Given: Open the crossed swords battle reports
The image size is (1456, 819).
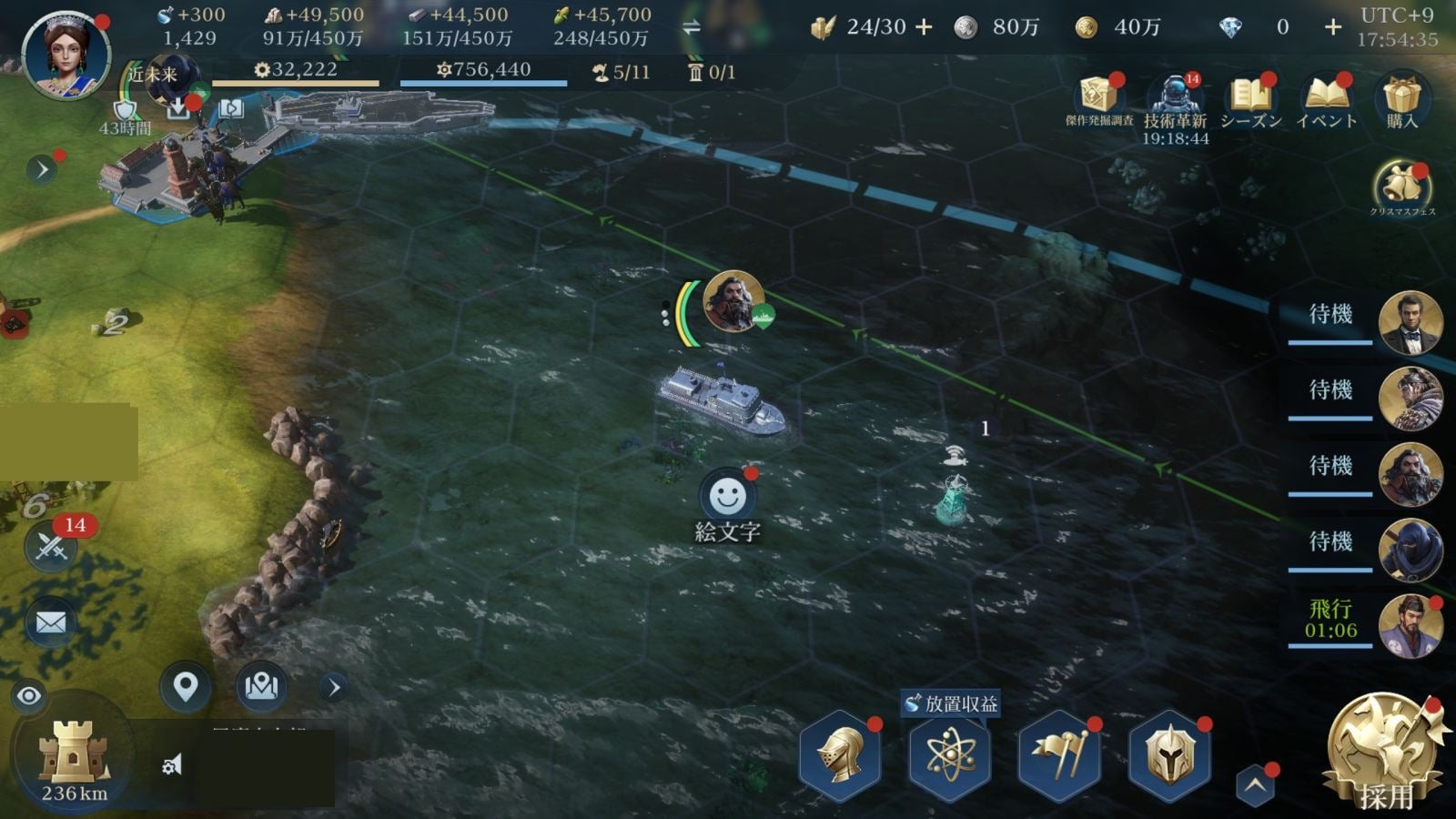Looking at the screenshot, I should click(x=51, y=547).
